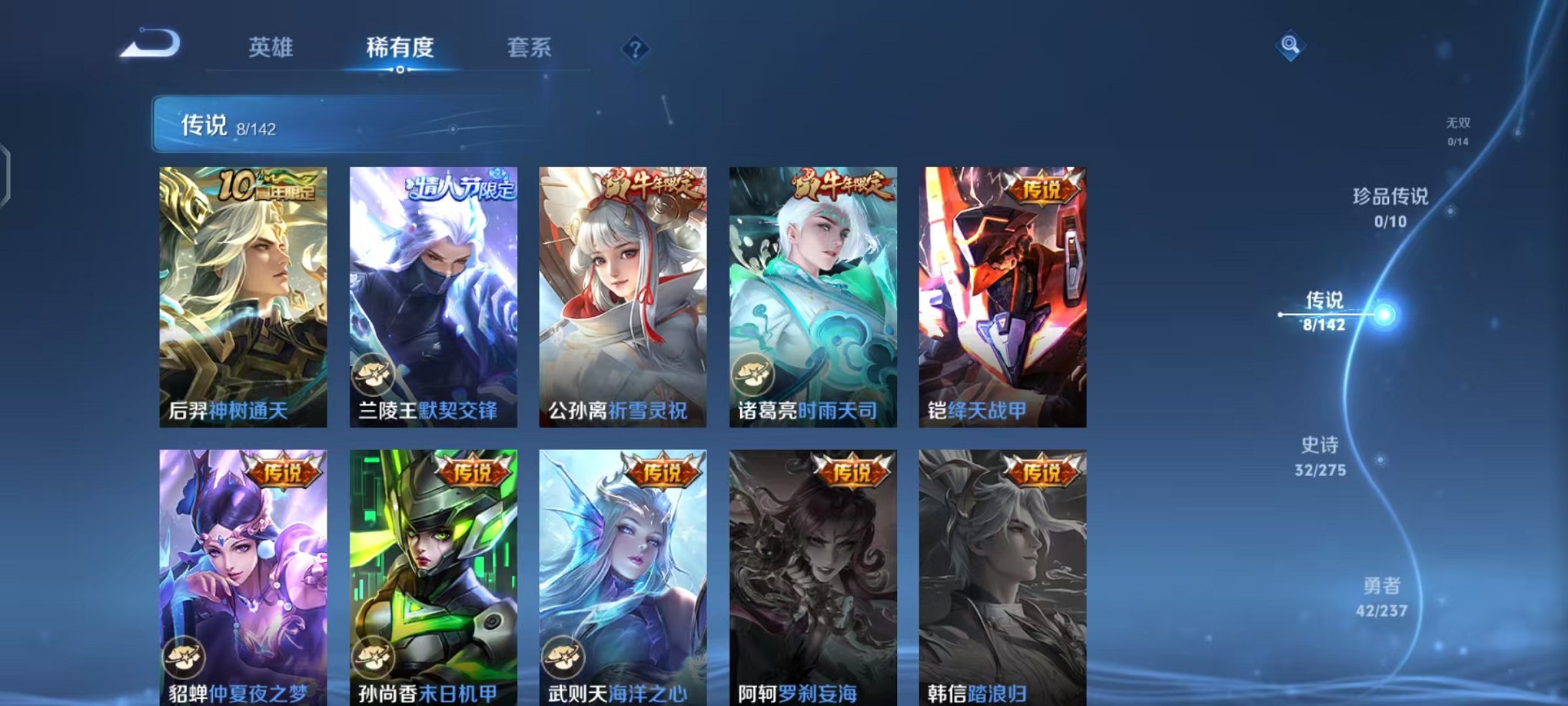Switch to the 英雄 tab
This screenshot has width=1568, height=706.
coord(273,48)
